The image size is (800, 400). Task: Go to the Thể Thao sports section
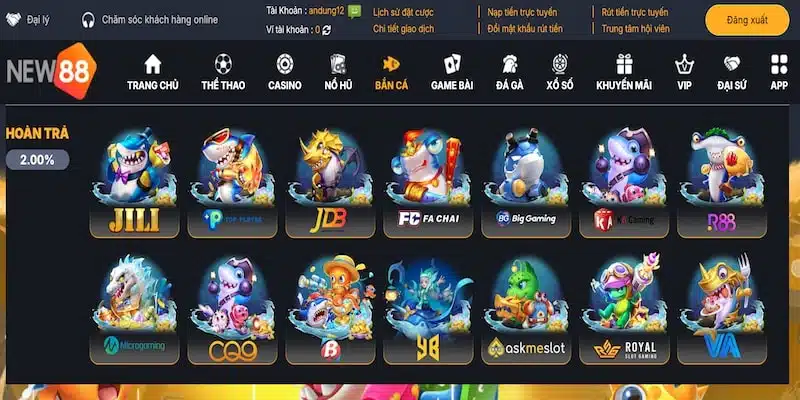click(224, 73)
